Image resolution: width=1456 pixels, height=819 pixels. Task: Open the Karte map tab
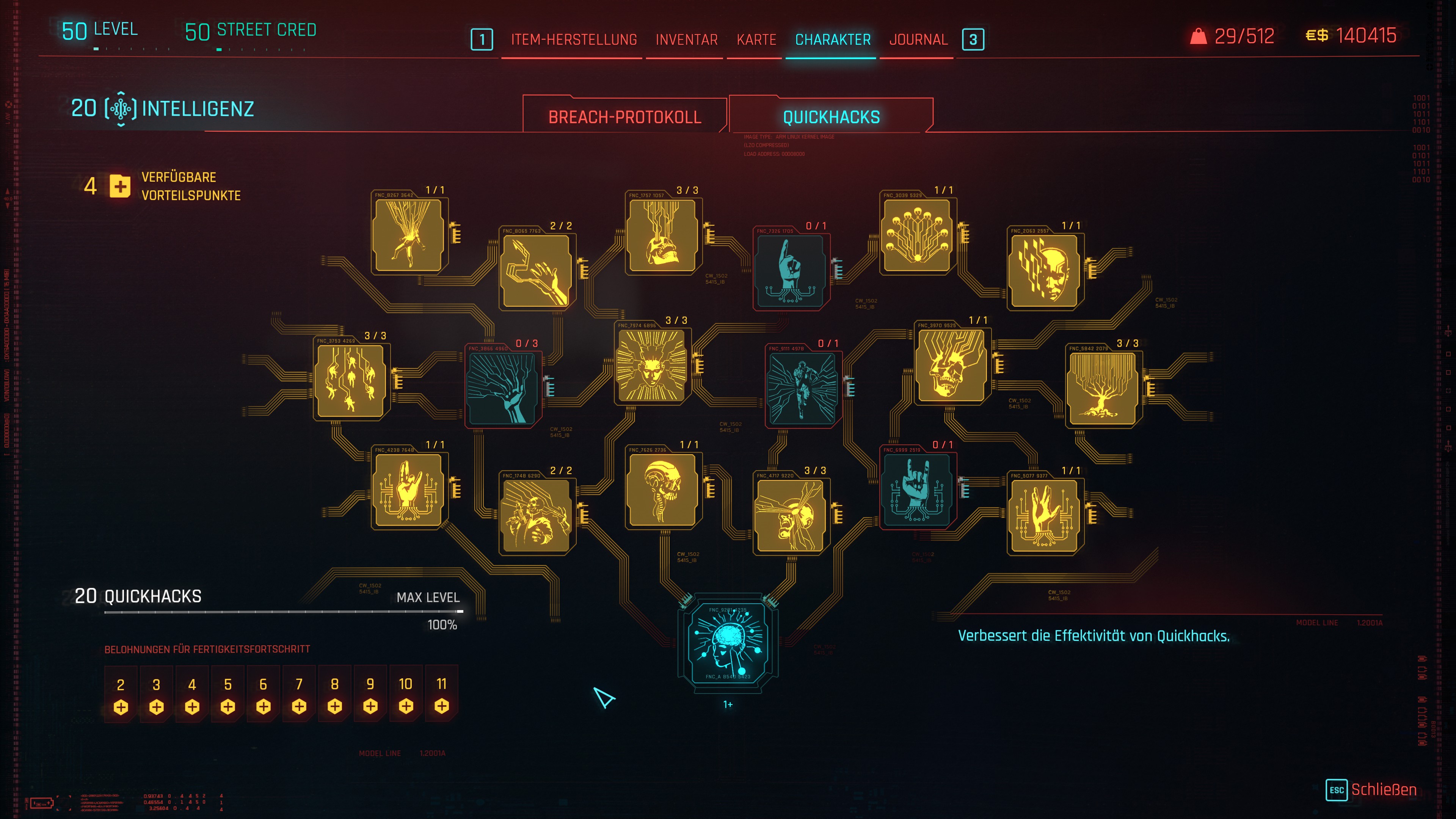(x=756, y=39)
